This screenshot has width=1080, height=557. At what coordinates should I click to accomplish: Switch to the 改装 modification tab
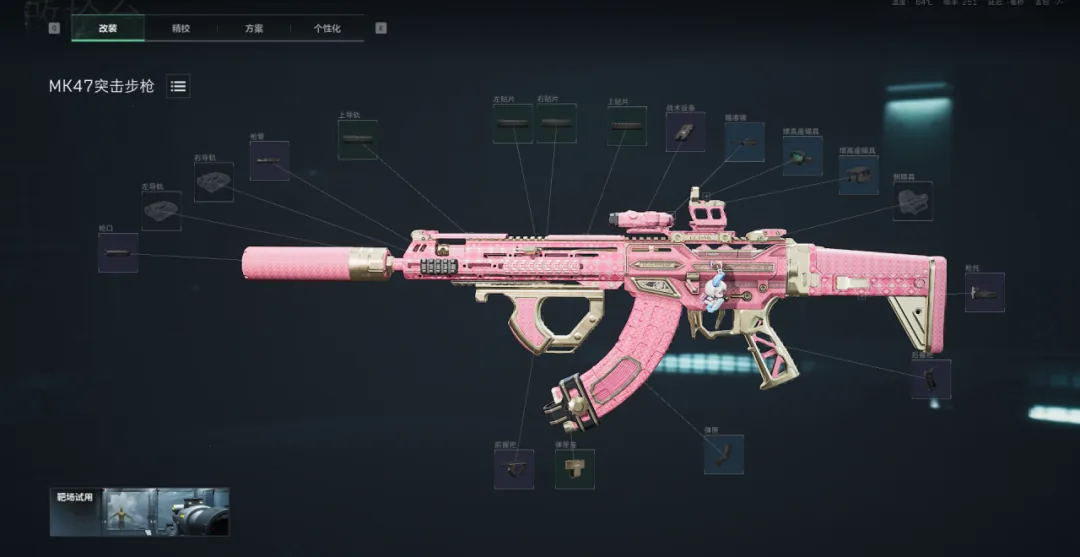pos(108,28)
